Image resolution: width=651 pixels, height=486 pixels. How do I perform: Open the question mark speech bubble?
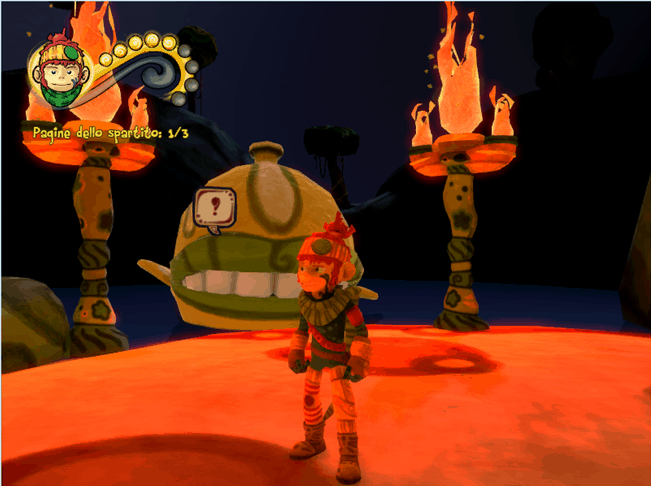tap(215, 207)
